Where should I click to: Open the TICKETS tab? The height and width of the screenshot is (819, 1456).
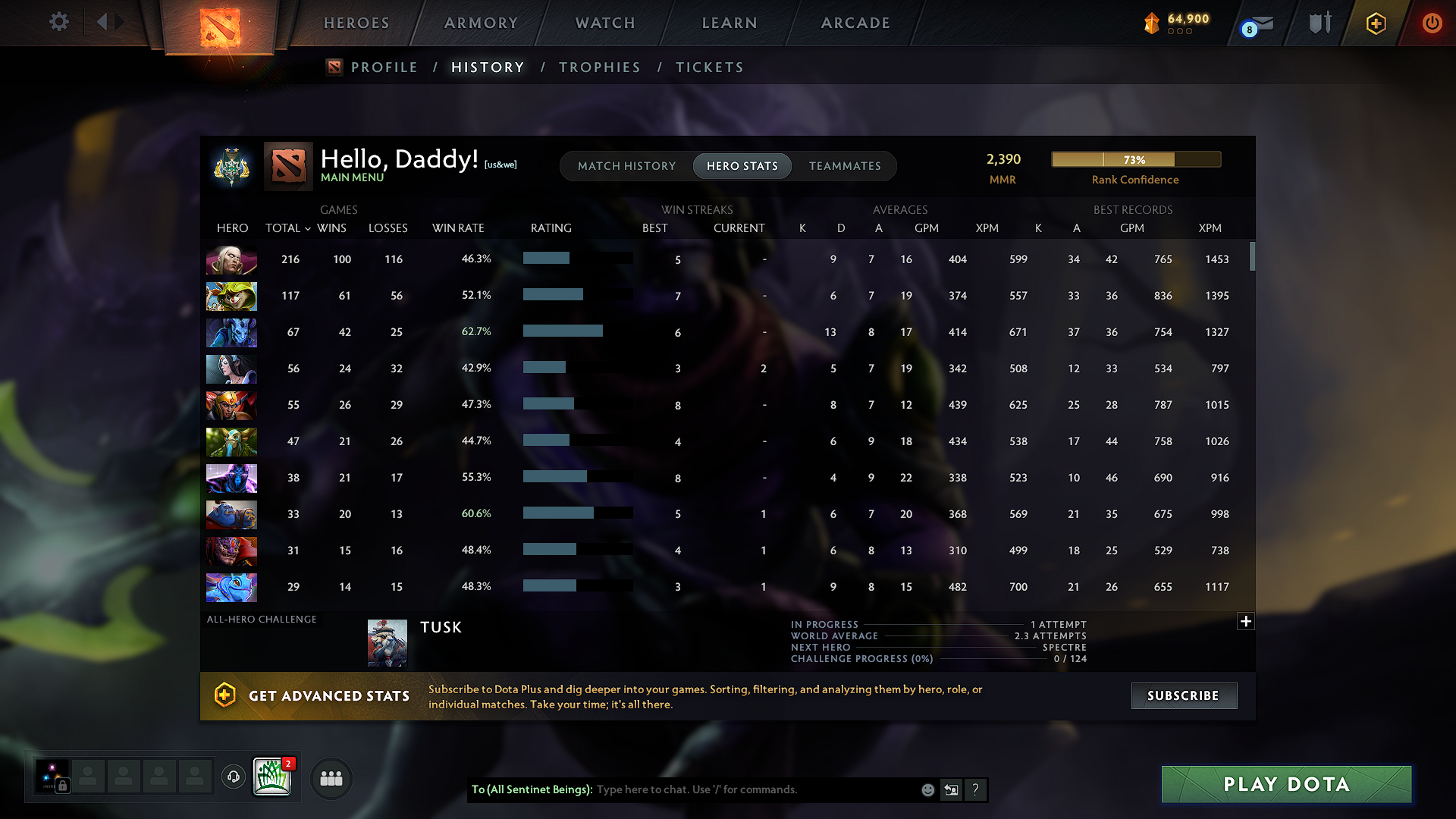tap(709, 67)
